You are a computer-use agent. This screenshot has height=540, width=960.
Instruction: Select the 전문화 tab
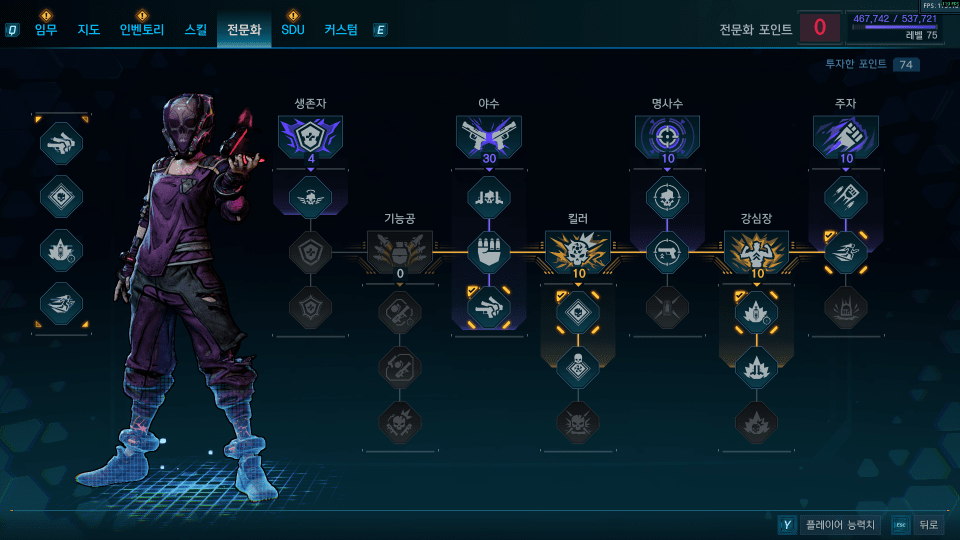point(244,30)
